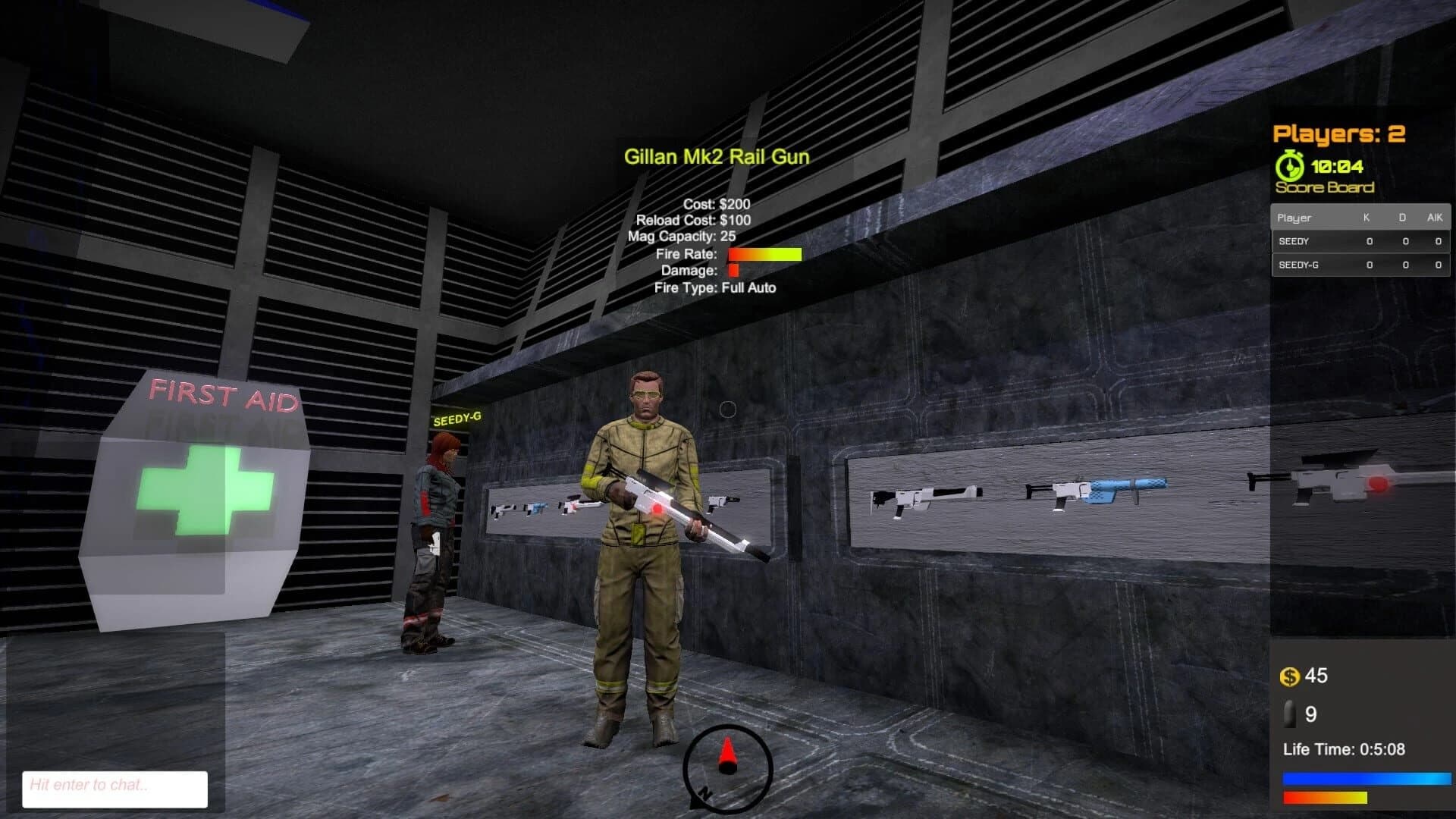1456x819 pixels.
Task: Click the ammo bullet icon
Action: [1289, 714]
